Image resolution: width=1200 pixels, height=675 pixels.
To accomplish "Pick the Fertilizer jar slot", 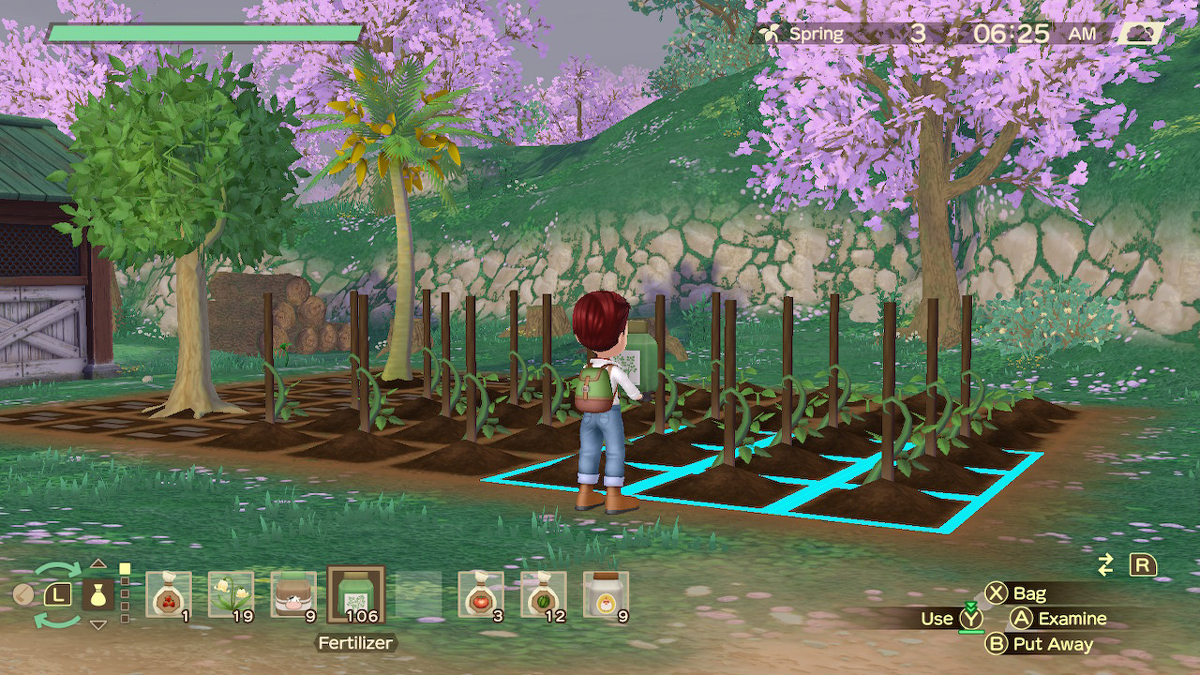I will pos(356,596).
